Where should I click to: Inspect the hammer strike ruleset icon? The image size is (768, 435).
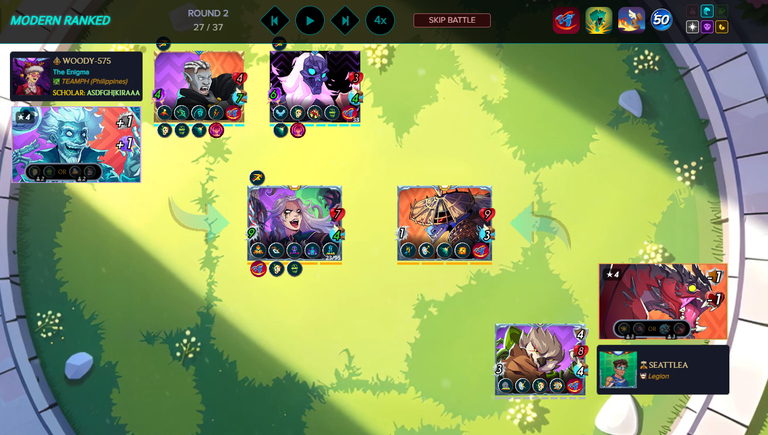coord(631,20)
